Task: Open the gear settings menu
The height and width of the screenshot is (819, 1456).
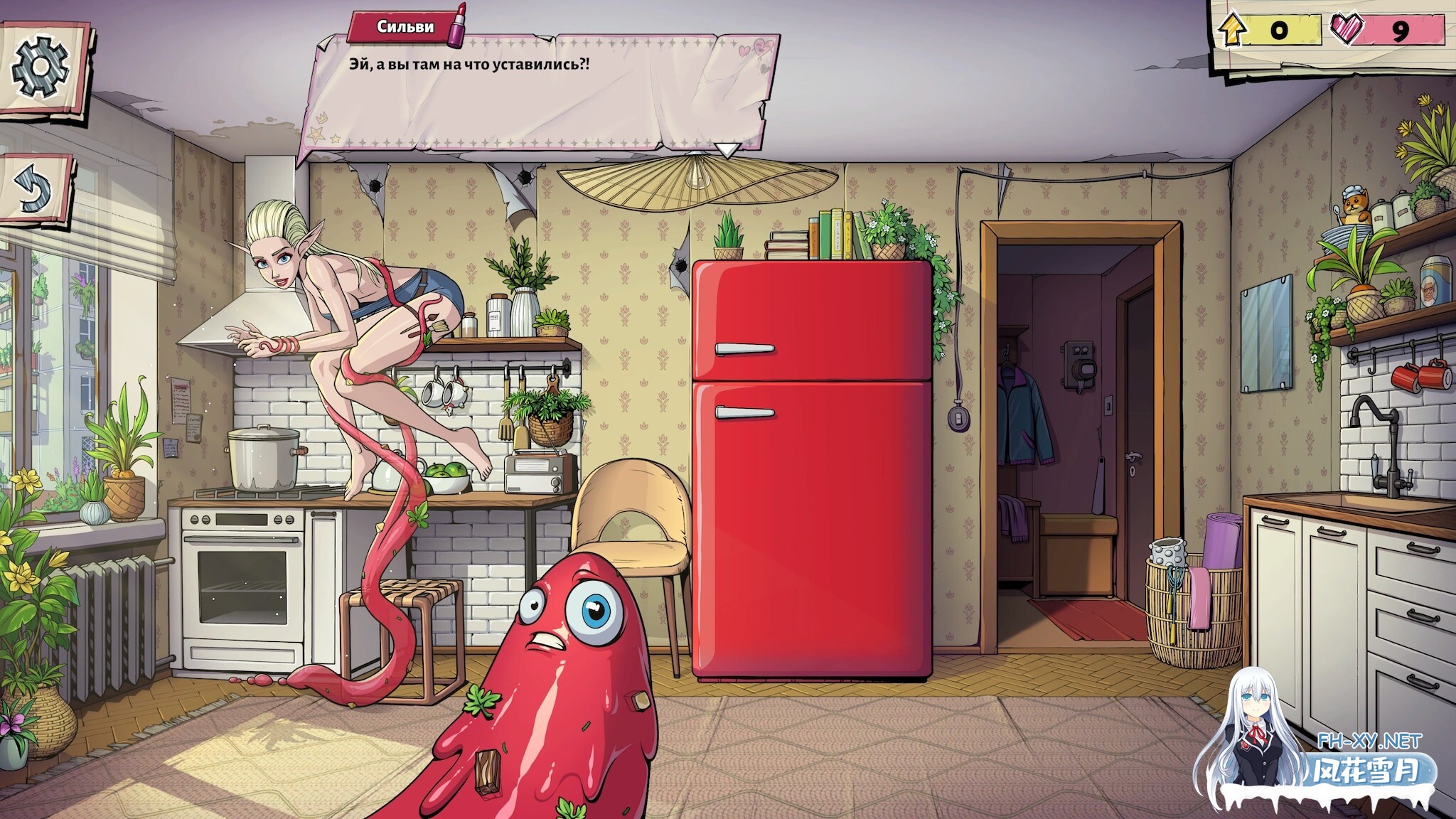Action: (x=41, y=67)
